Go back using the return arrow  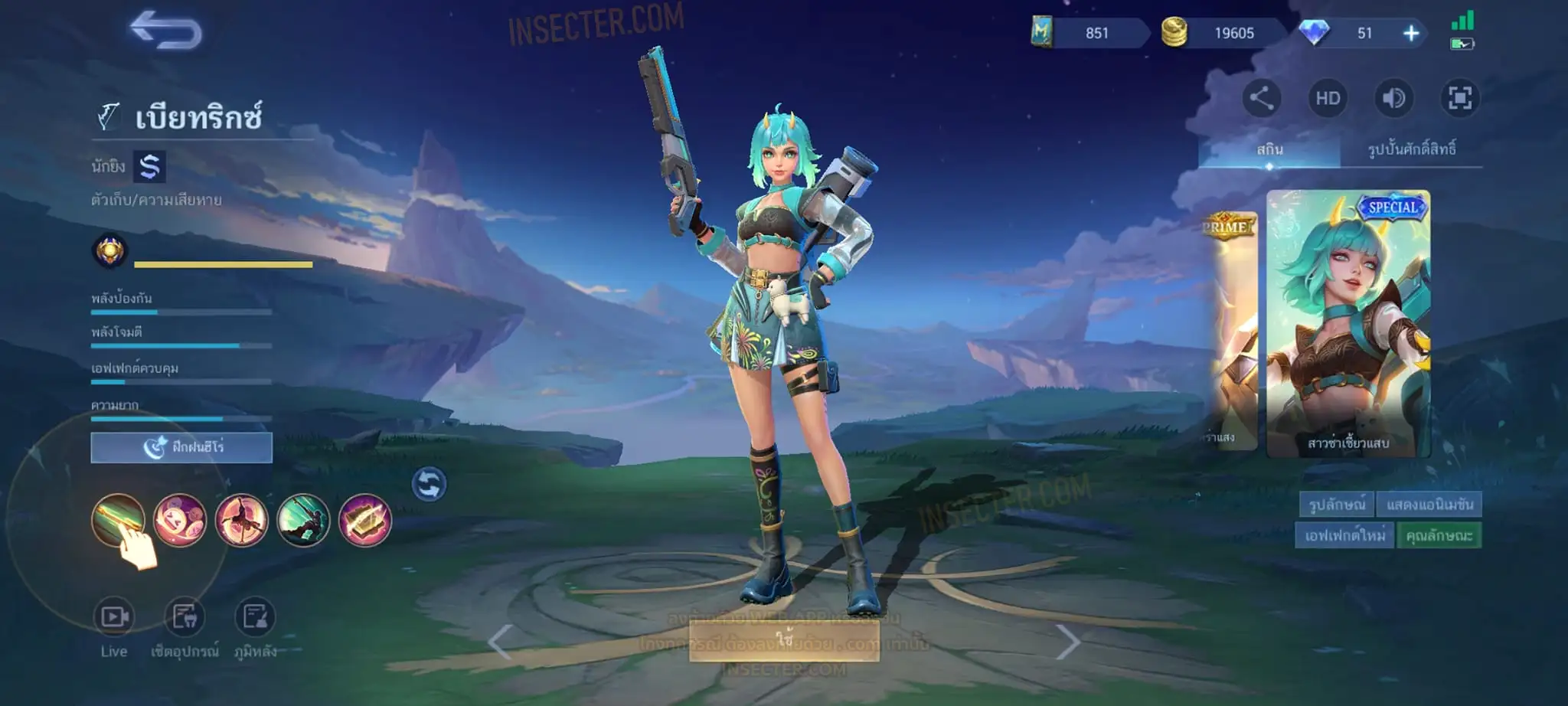pyautogui.click(x=165, y=31)
